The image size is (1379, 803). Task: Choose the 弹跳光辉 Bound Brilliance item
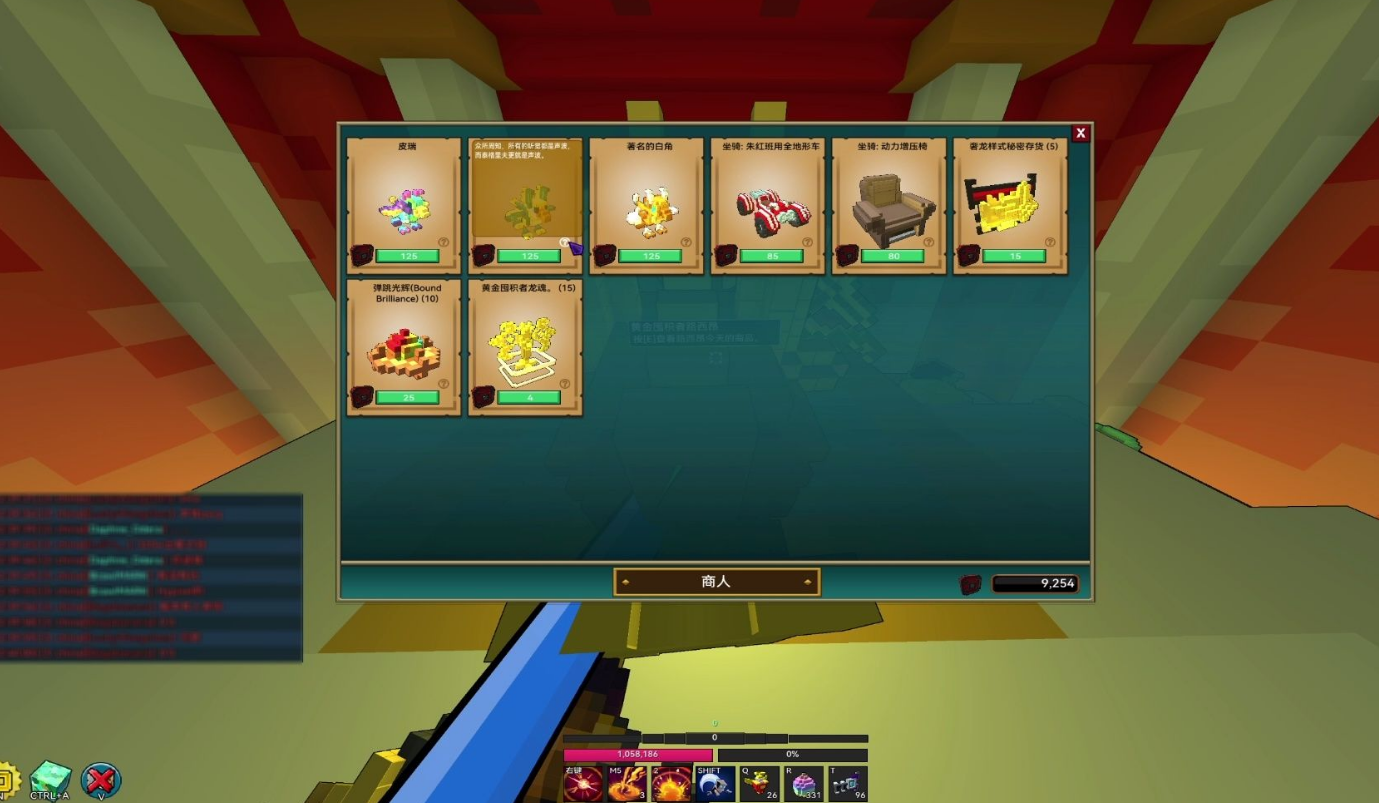[x=403, y=347]
